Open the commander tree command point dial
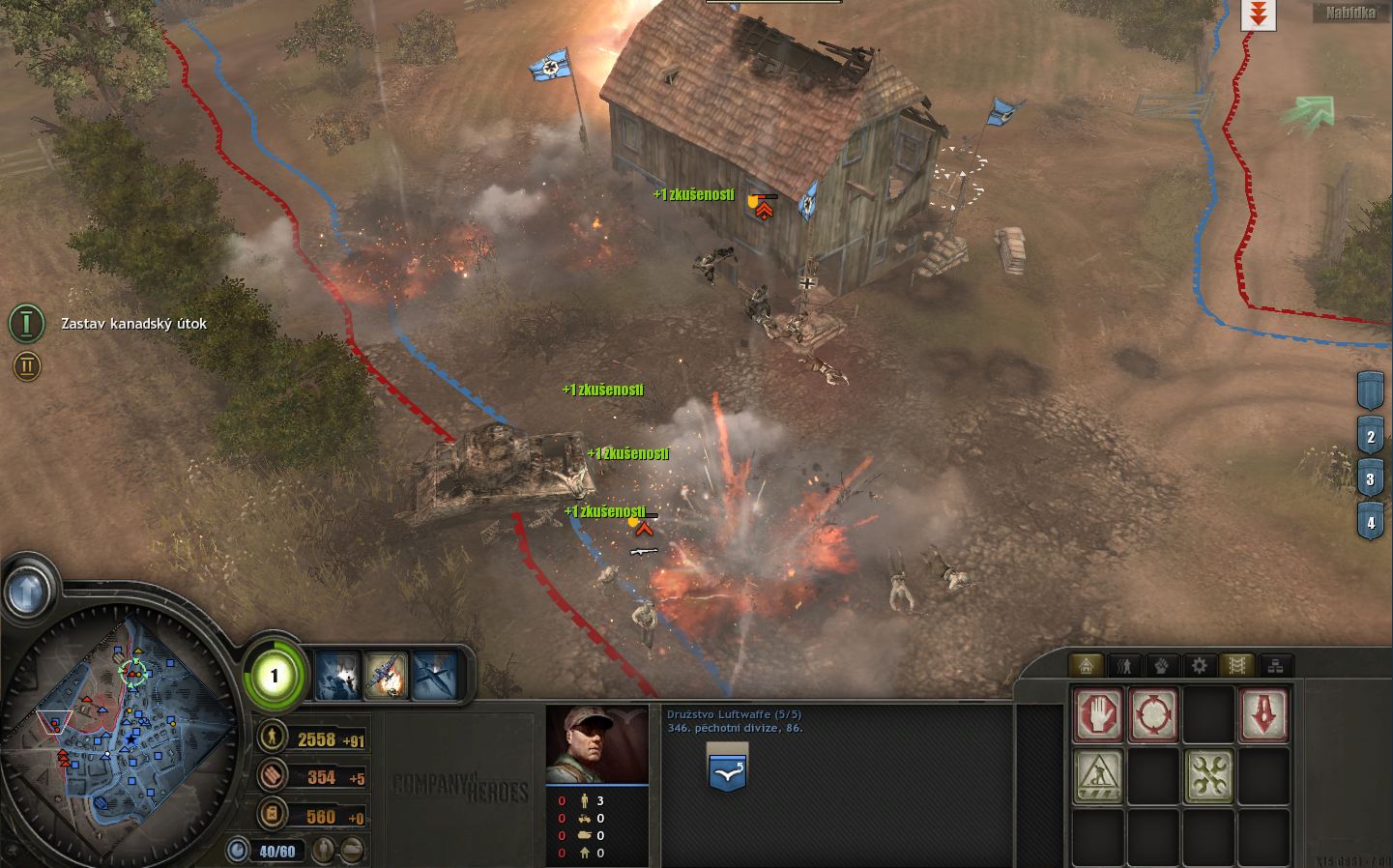Image resolution: width=1393 pixels, height=868 pixels. pos(274,675)
